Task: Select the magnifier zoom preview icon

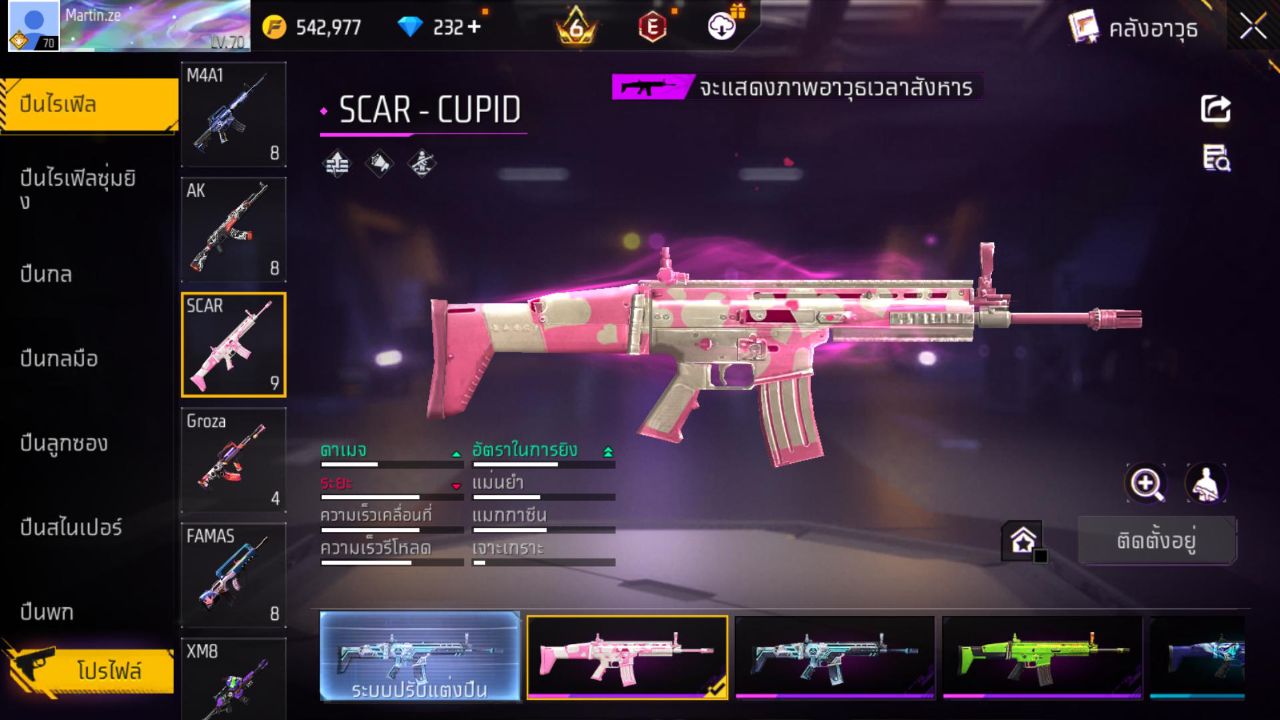Action: point(1146,483)
